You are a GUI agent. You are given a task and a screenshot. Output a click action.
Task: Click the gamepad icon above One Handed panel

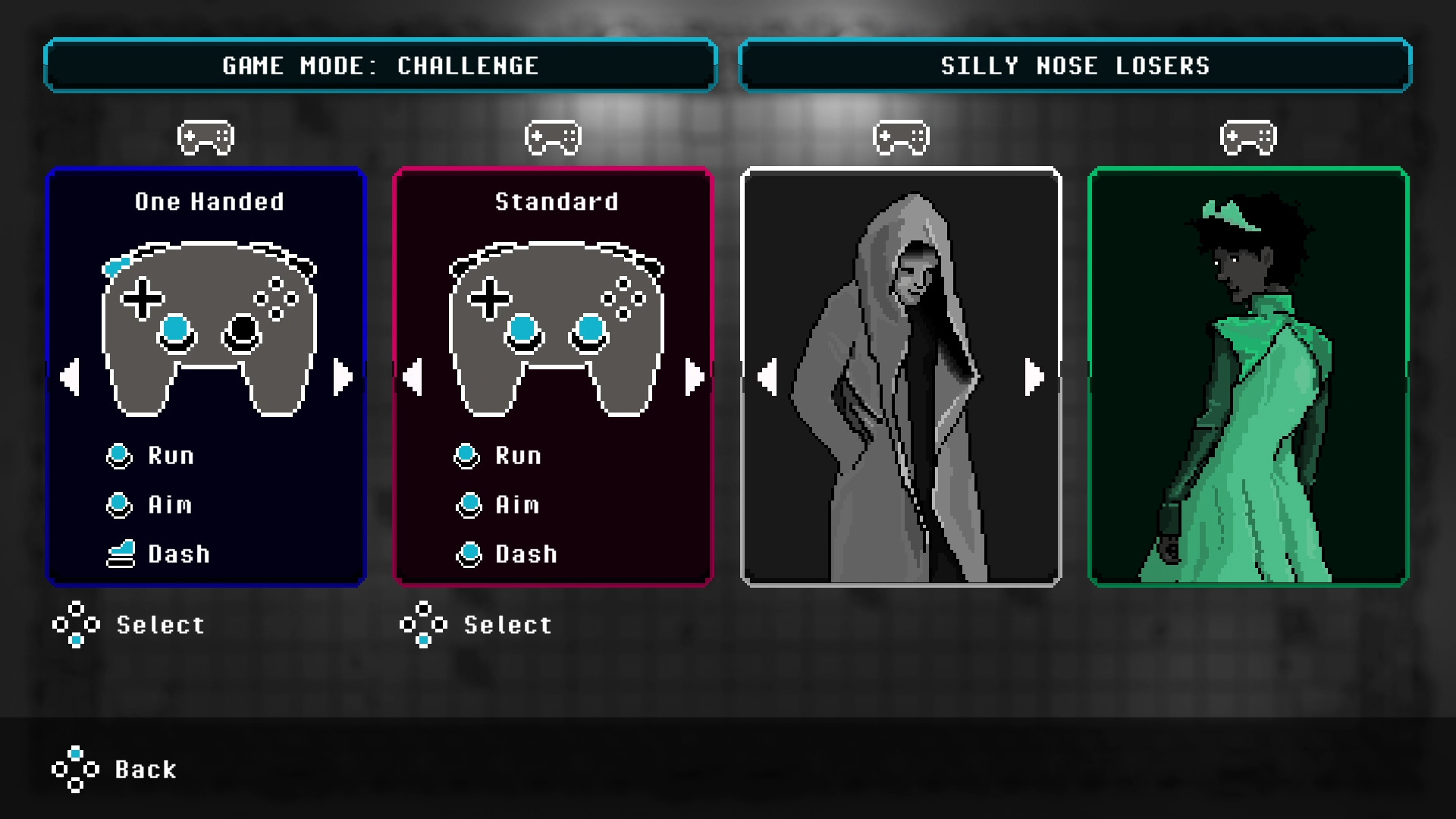[x=206, y=136]
